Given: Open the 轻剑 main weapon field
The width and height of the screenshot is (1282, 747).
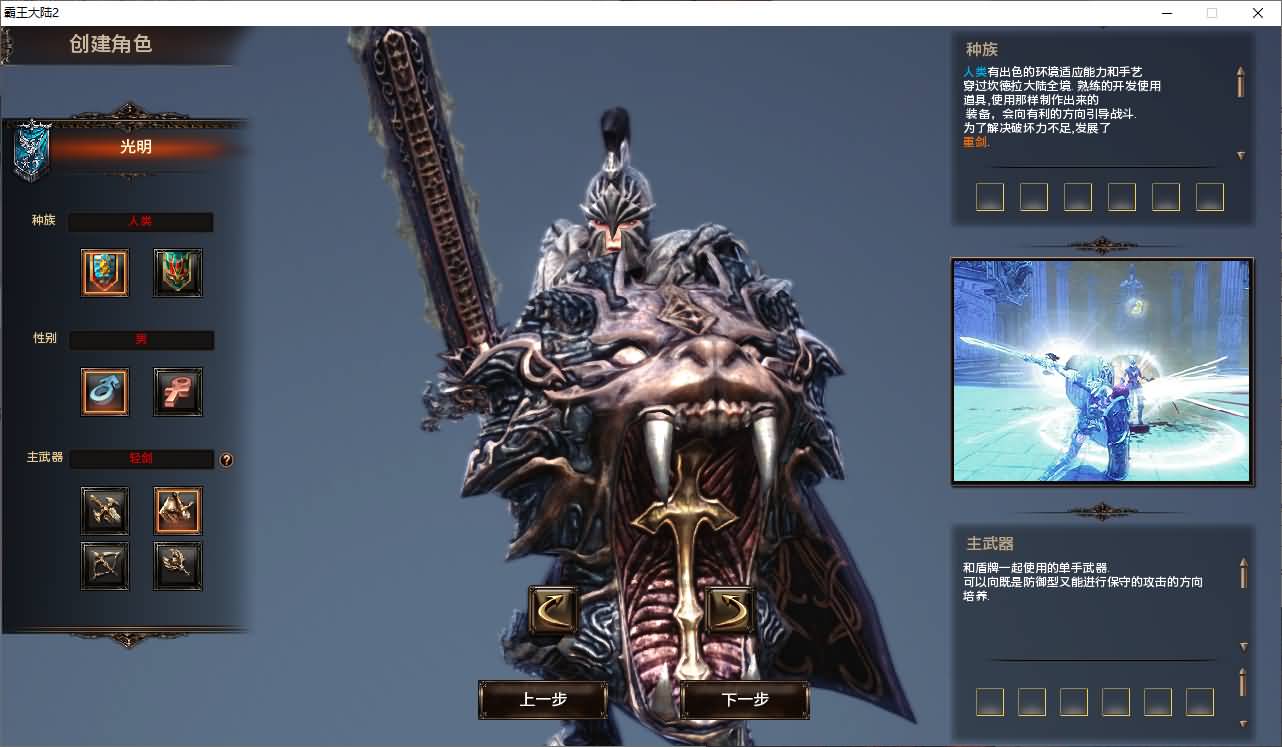Looking at the screenshot, I should click(140, 459).
